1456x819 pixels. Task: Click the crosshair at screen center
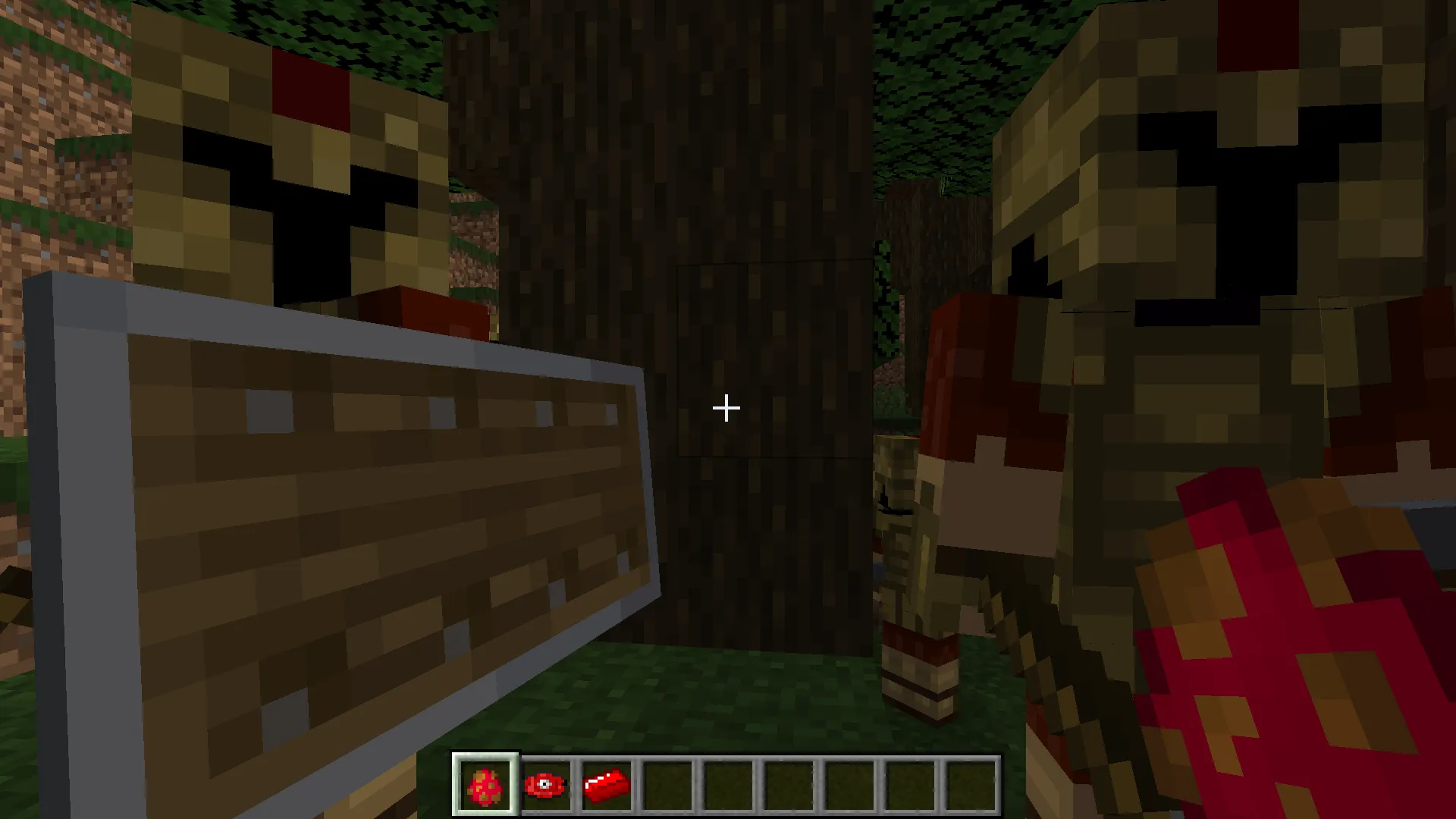tap(726, 408)
